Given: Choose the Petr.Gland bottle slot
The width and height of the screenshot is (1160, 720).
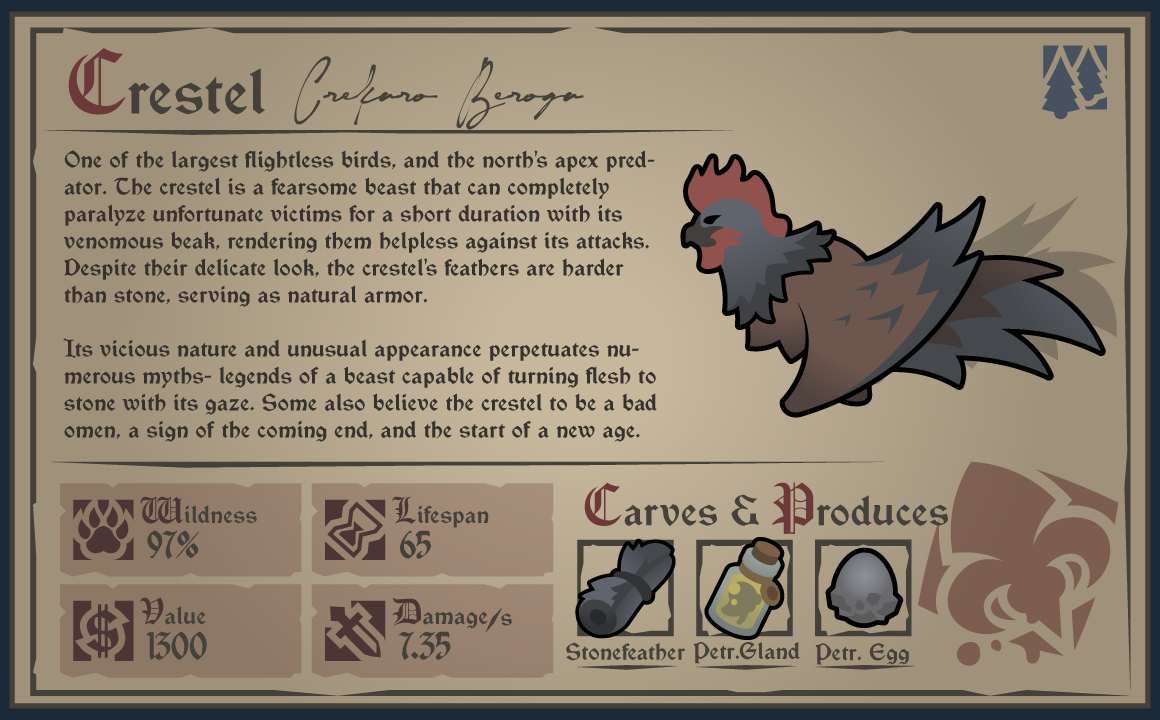Looking at the screenshot, I should pos(744,588).
